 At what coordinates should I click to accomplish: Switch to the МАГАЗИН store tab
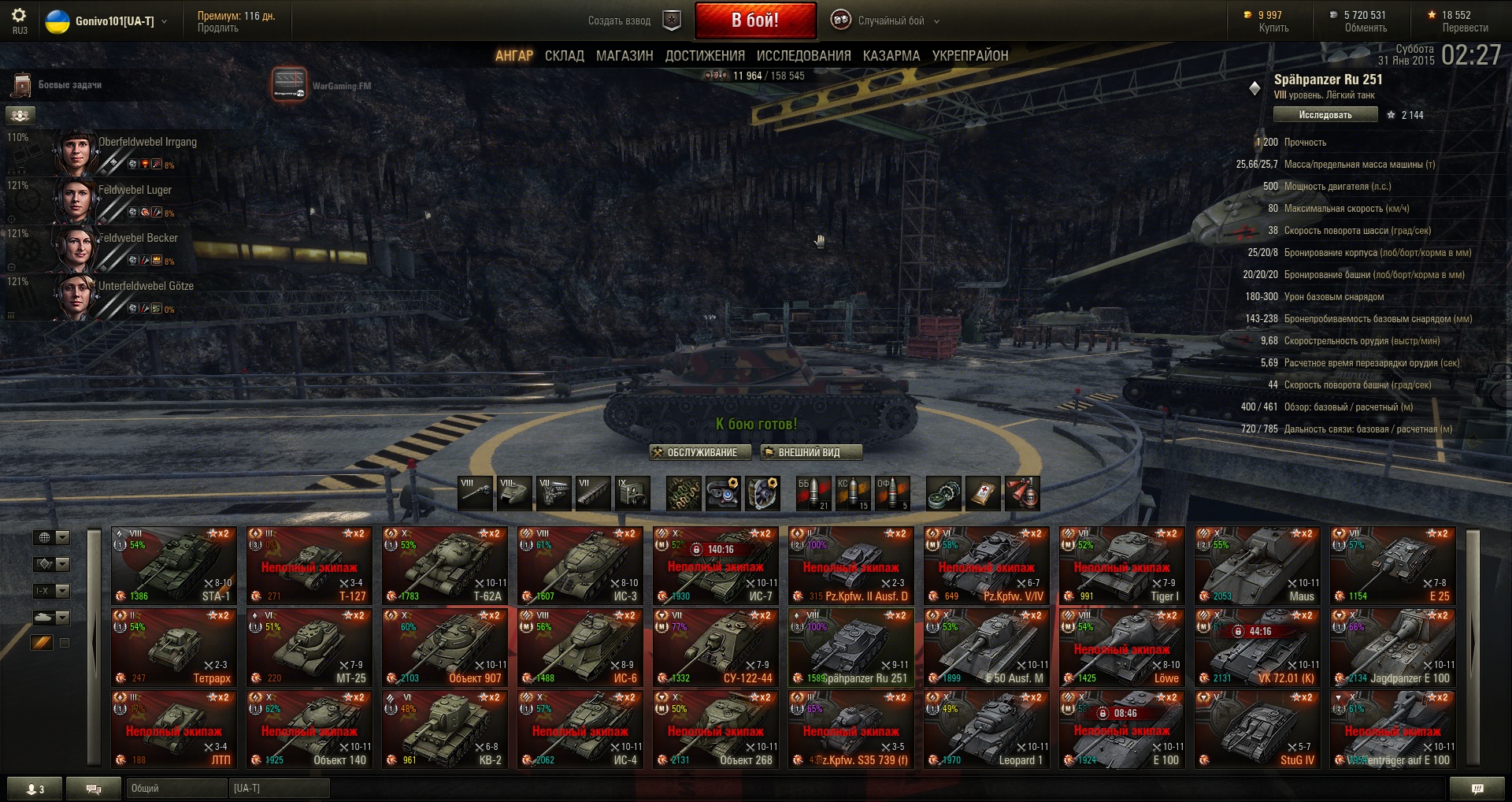pyautogui.click(x=624, y=56)
